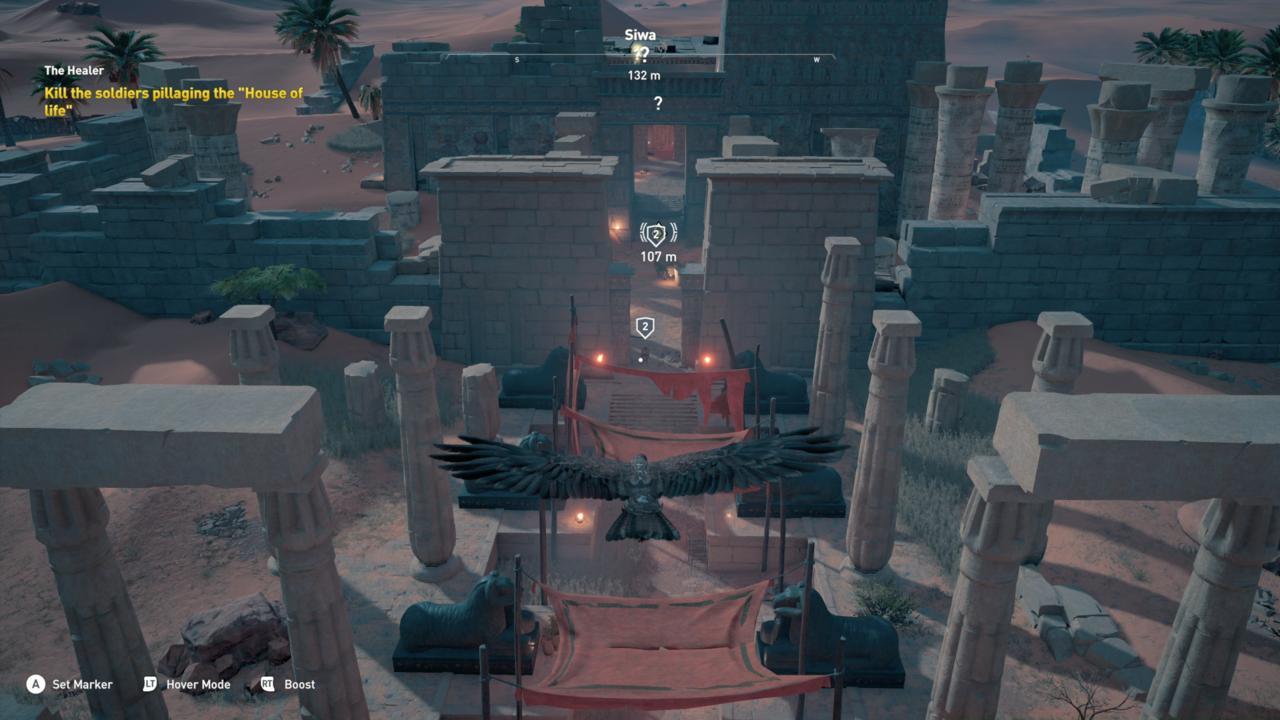This screenshot has height=720, width=1280.
Task: Click the A button prompt circle
Action: tap(36, 684)
